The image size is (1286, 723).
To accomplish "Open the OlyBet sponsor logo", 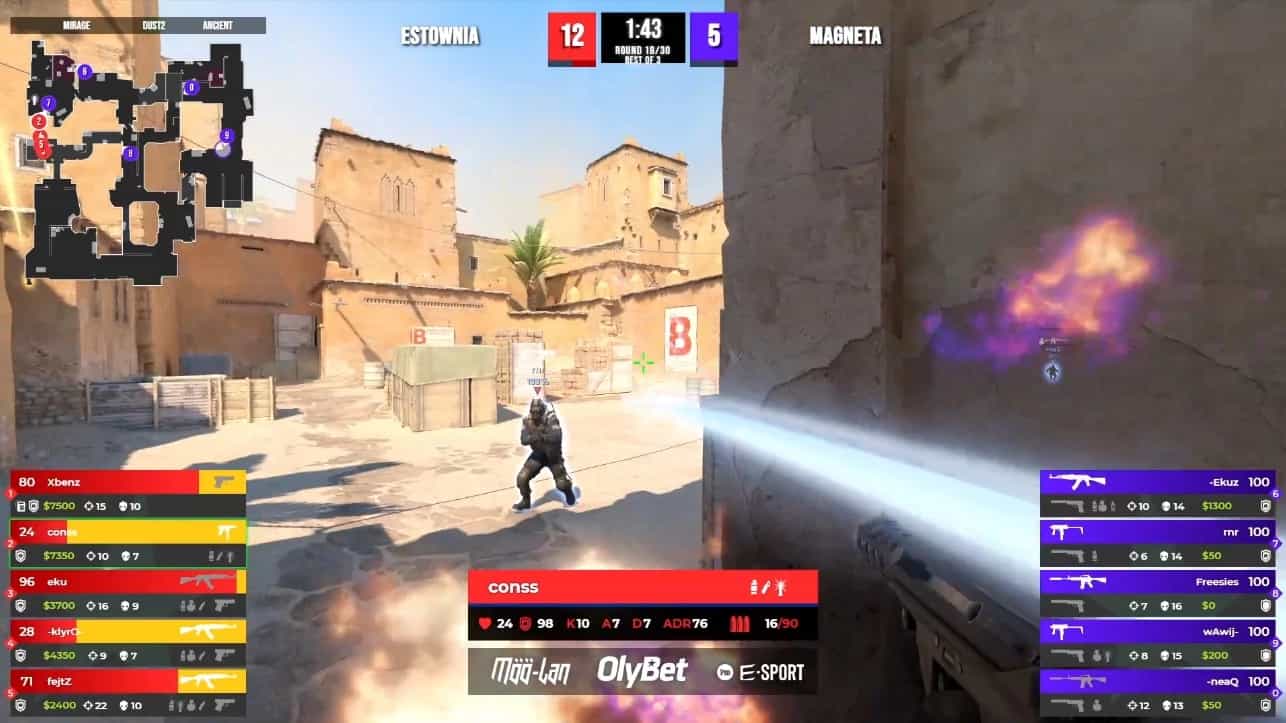I will click(x=642, y=671).
